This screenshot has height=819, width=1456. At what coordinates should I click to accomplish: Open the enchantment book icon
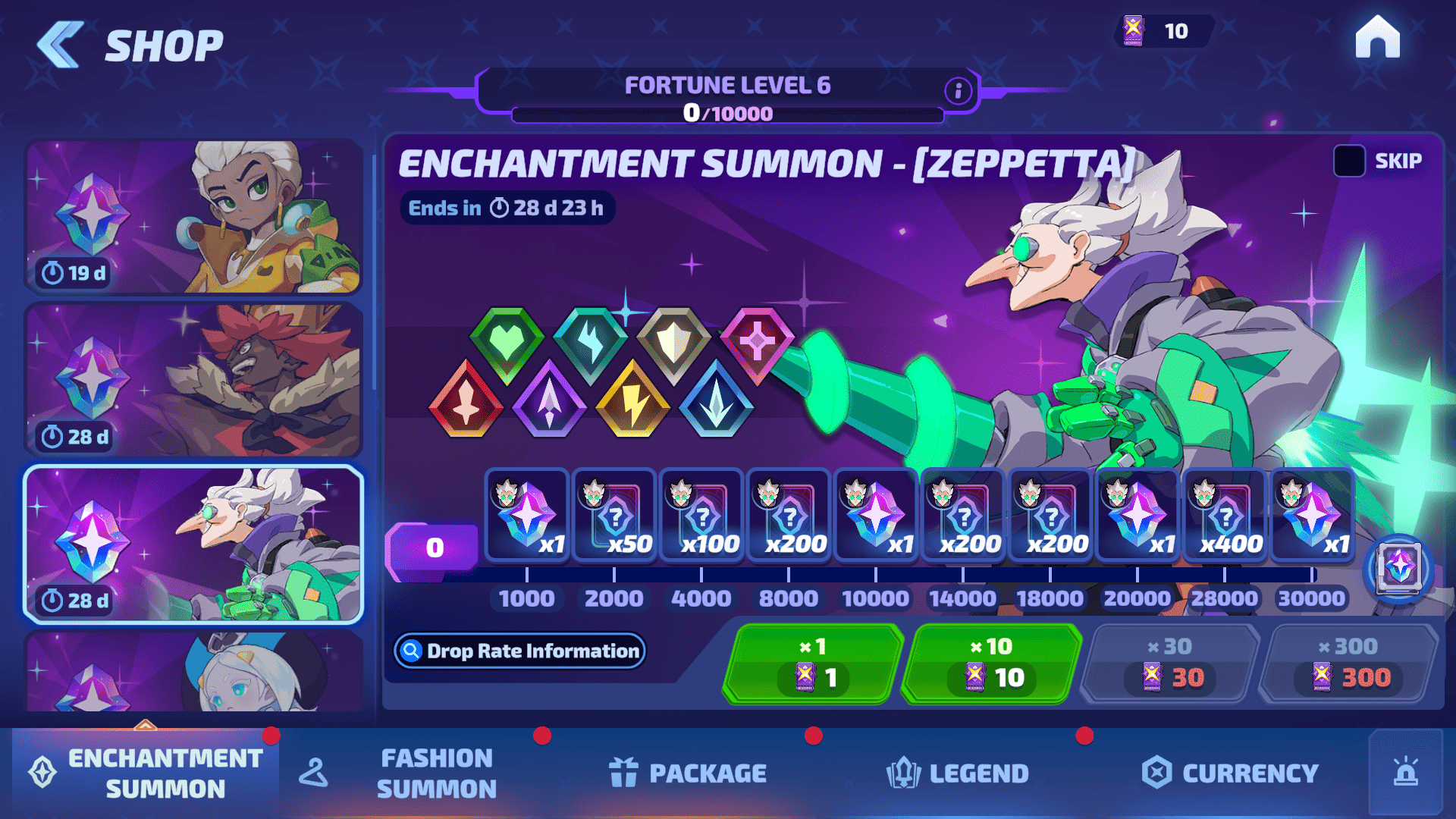[x=1398, y=568]
